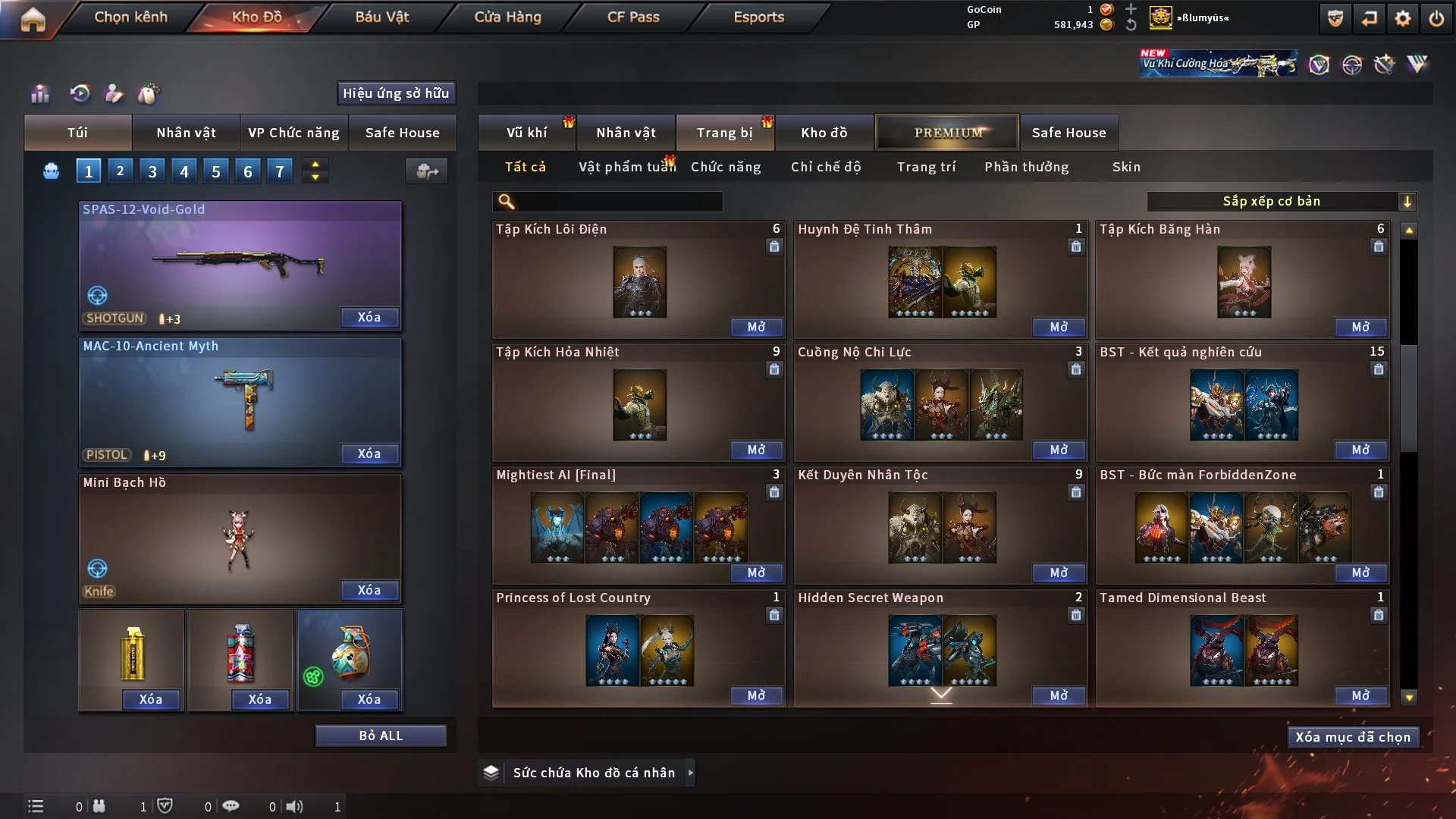Select the Safe House storage tab
The width and height of the screenshot is (1456, 819).
[1068, 133]
